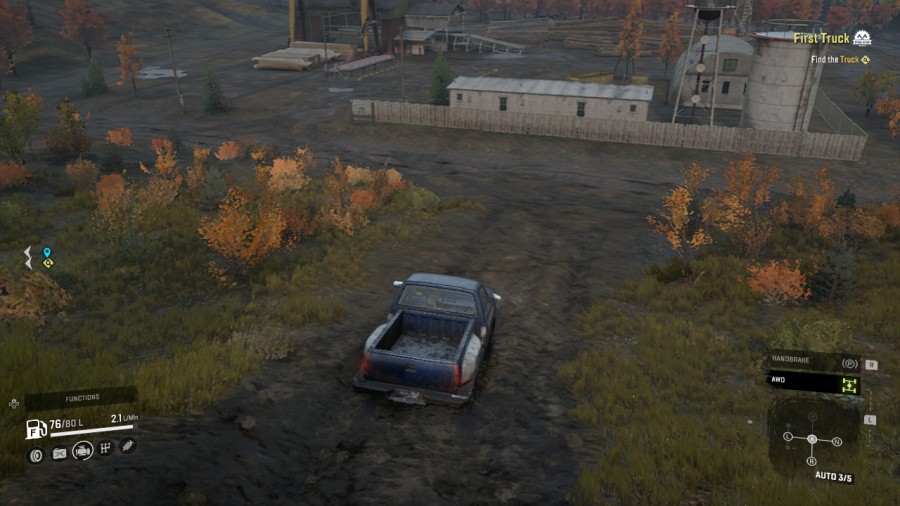Select the A auto gear at shifter center
The height and width of the screenshot is (506, 900).
[x=812, y=439]
